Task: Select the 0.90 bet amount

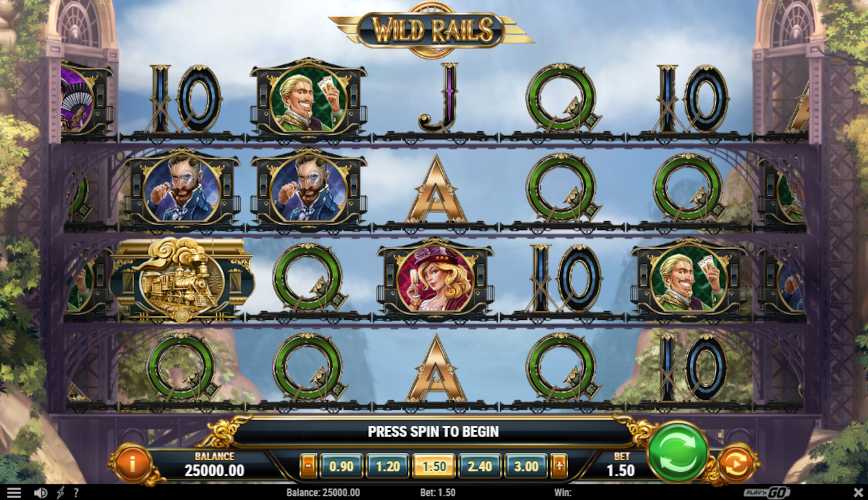Action: click(x=341, y=465)
